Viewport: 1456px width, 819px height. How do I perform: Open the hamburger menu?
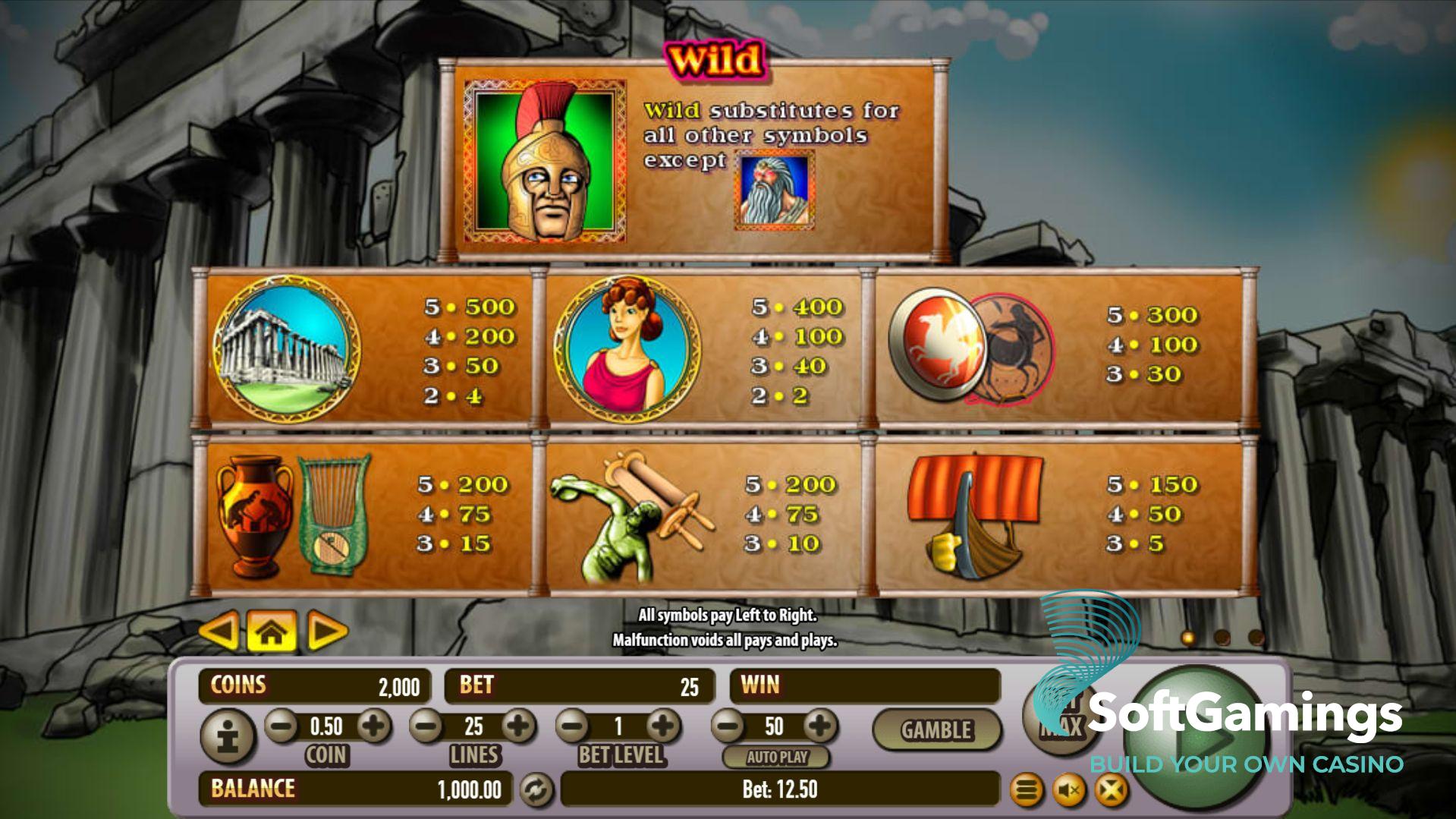point(1027,791)
